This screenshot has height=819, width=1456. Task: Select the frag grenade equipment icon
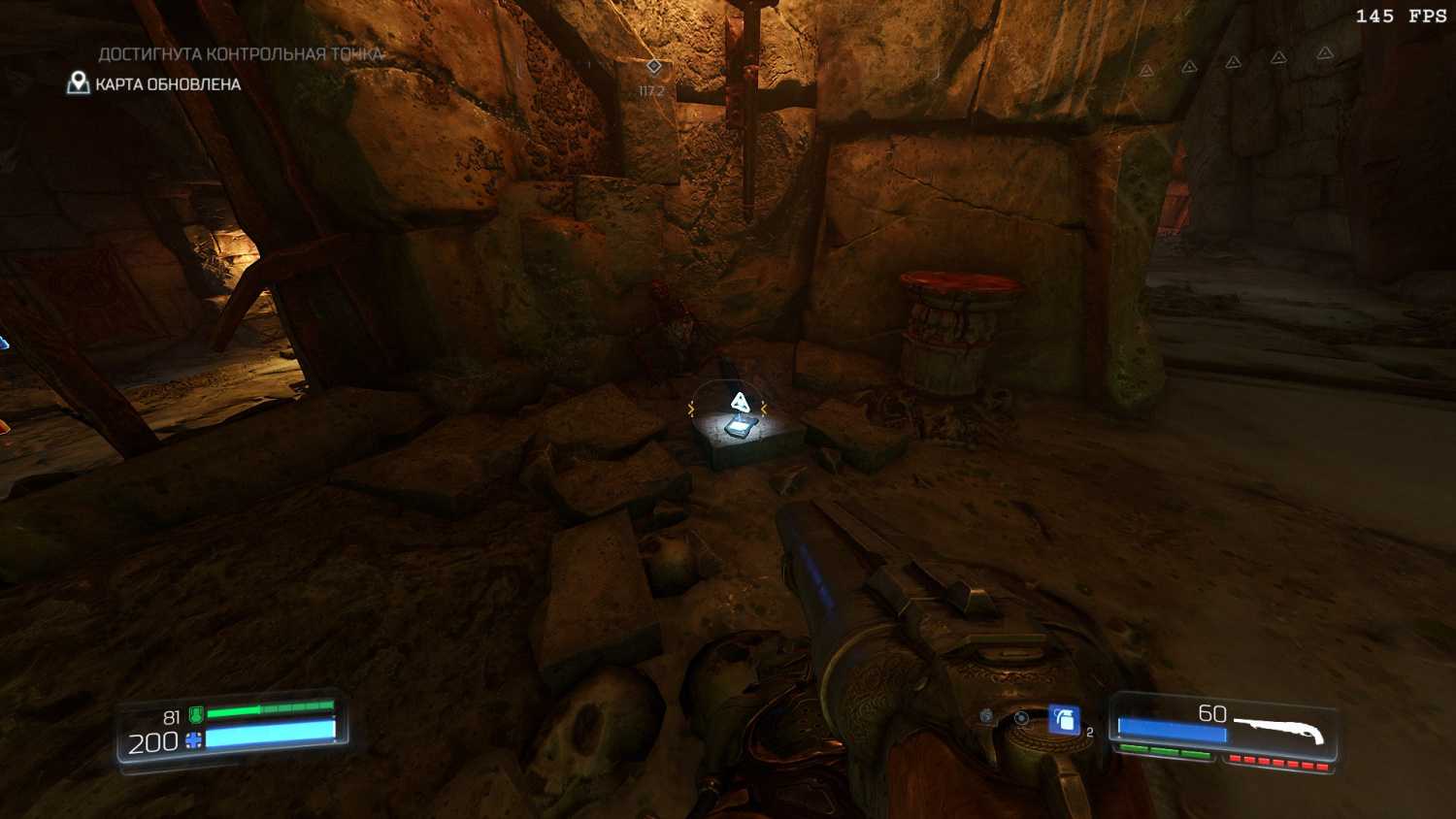(1064, 720)
